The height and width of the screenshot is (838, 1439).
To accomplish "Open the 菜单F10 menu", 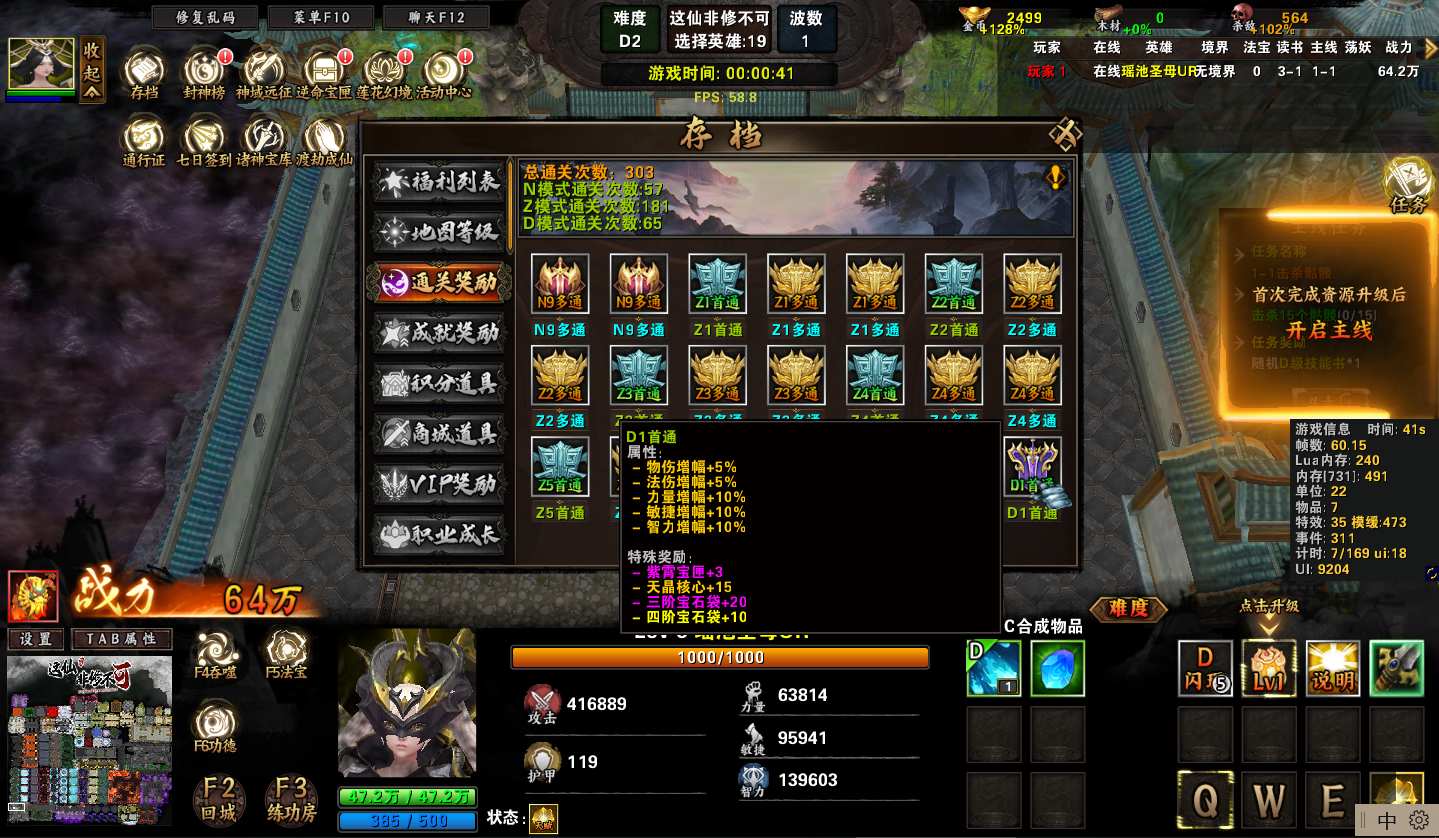I will [x=321, y=18].
